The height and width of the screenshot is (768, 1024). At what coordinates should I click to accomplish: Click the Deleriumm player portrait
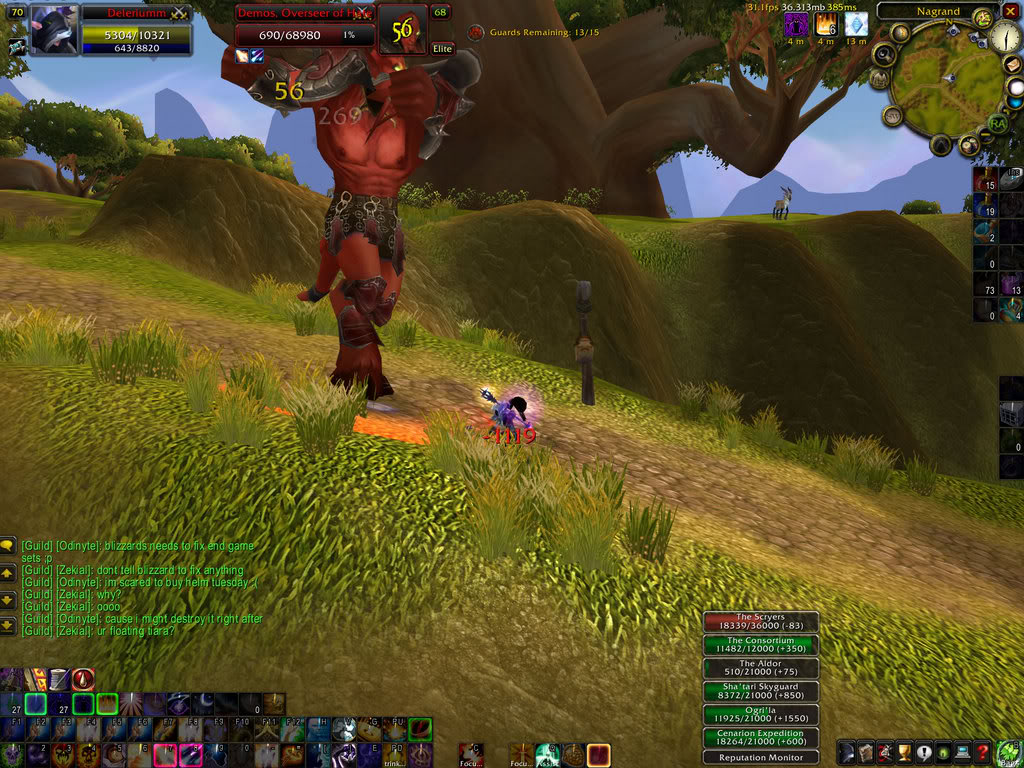[x=54, y=30]
